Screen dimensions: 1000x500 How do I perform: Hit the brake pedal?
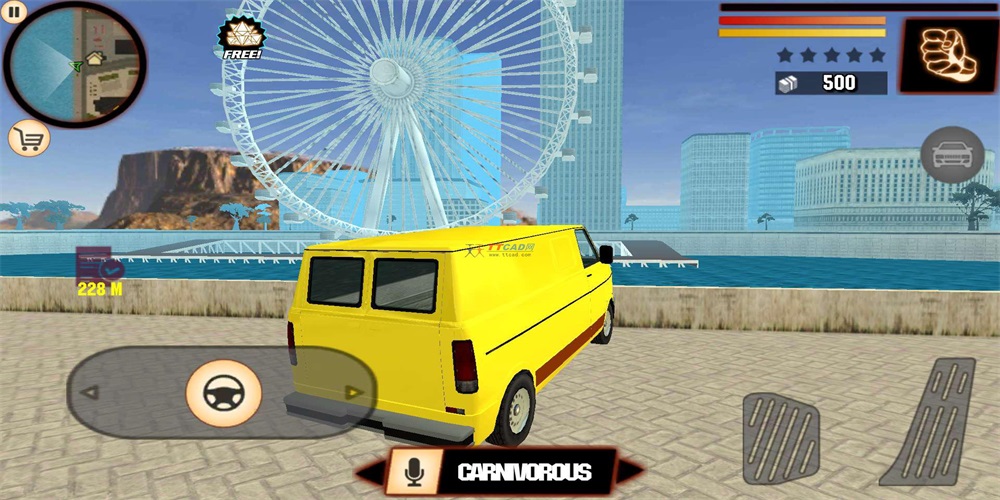coord(781,438)
